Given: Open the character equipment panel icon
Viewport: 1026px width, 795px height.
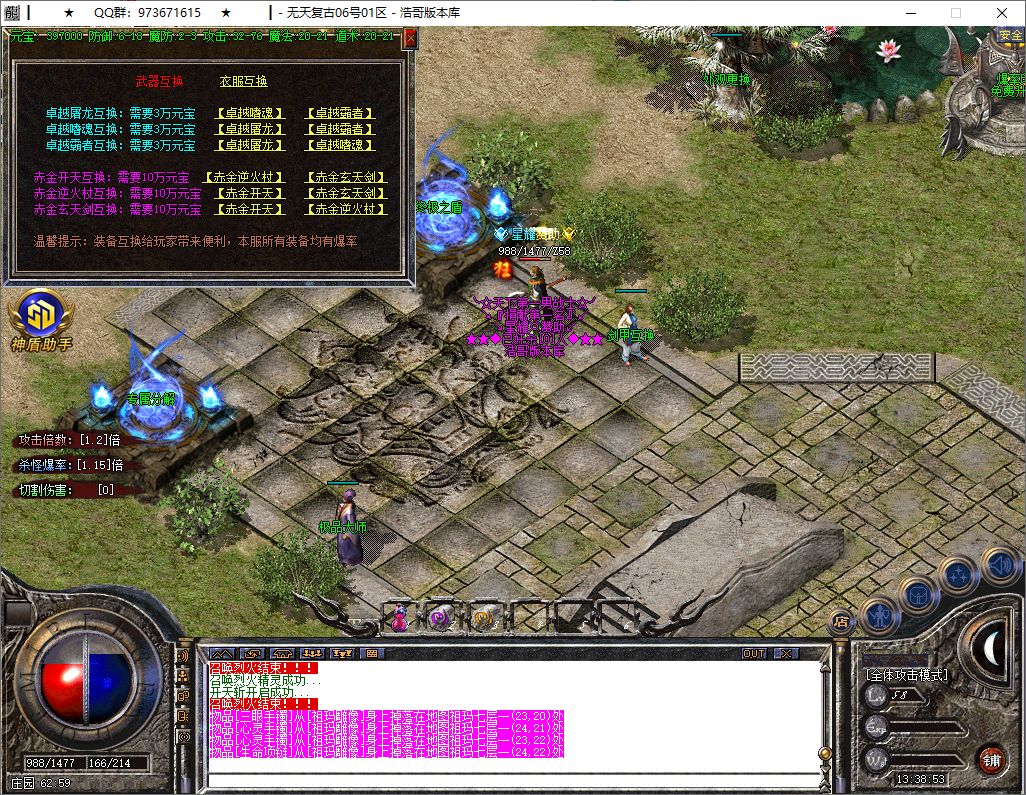Looking at the screenshot, I should pyautogui.click(x=879, y=616).
